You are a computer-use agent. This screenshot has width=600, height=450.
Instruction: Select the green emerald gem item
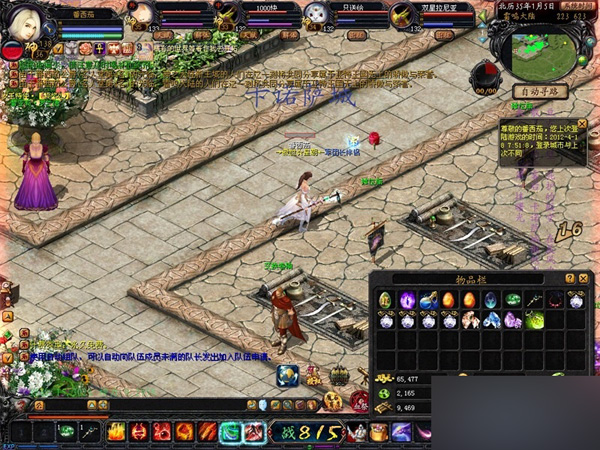512,300
